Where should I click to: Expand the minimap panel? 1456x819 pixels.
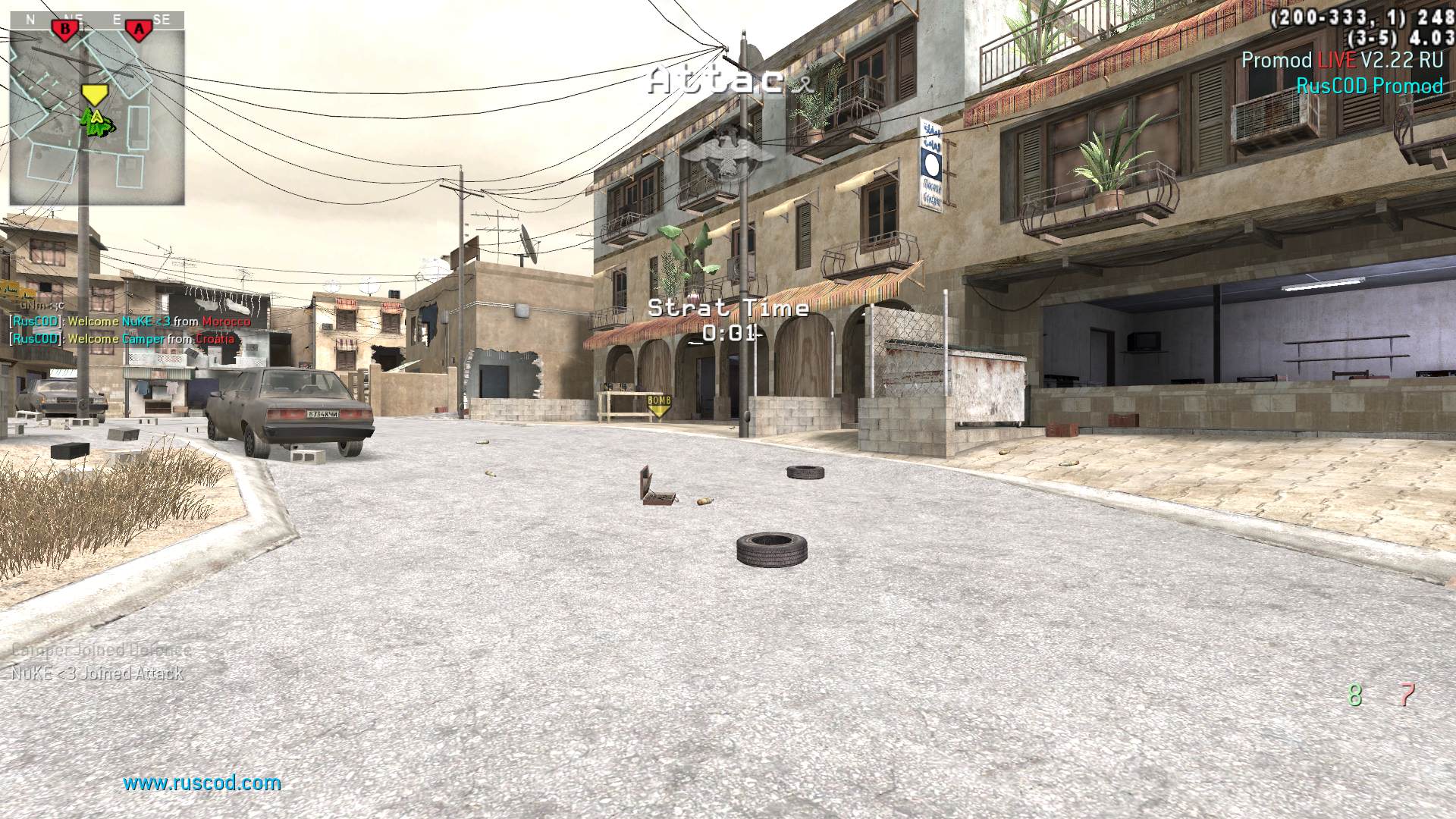click(x=96, y=106)
